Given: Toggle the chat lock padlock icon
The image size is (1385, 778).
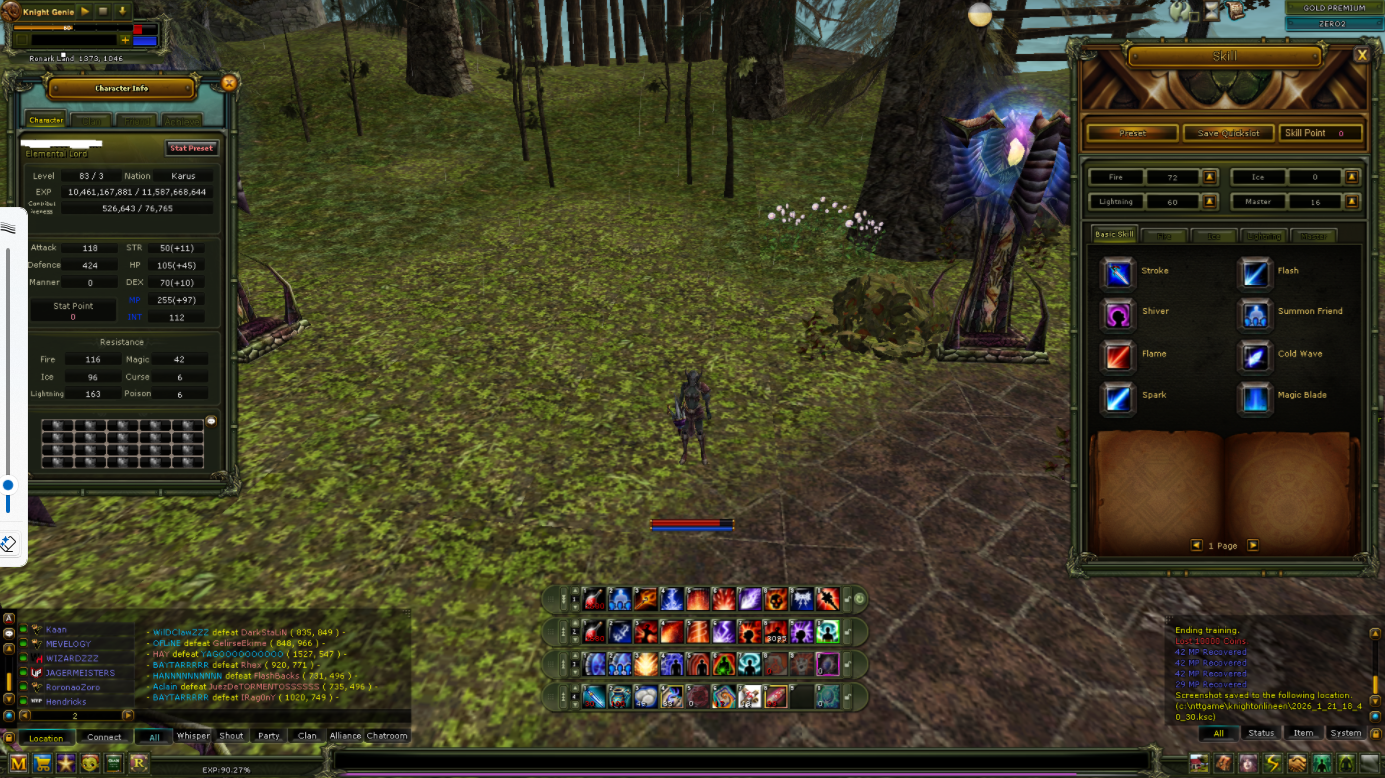Looking at the screenshot, I should click(9, 738).
